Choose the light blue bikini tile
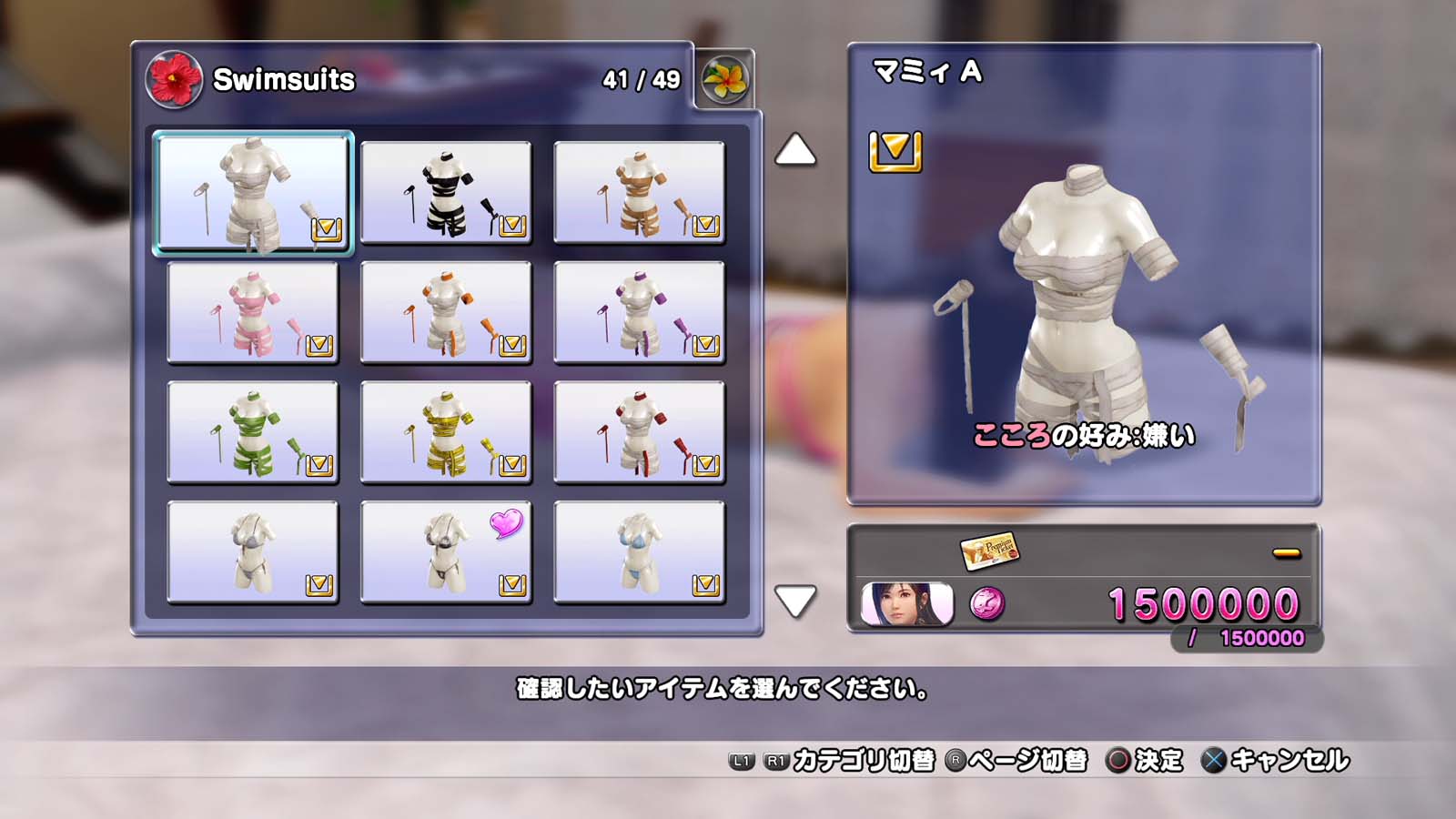 [x=639, y=552]
